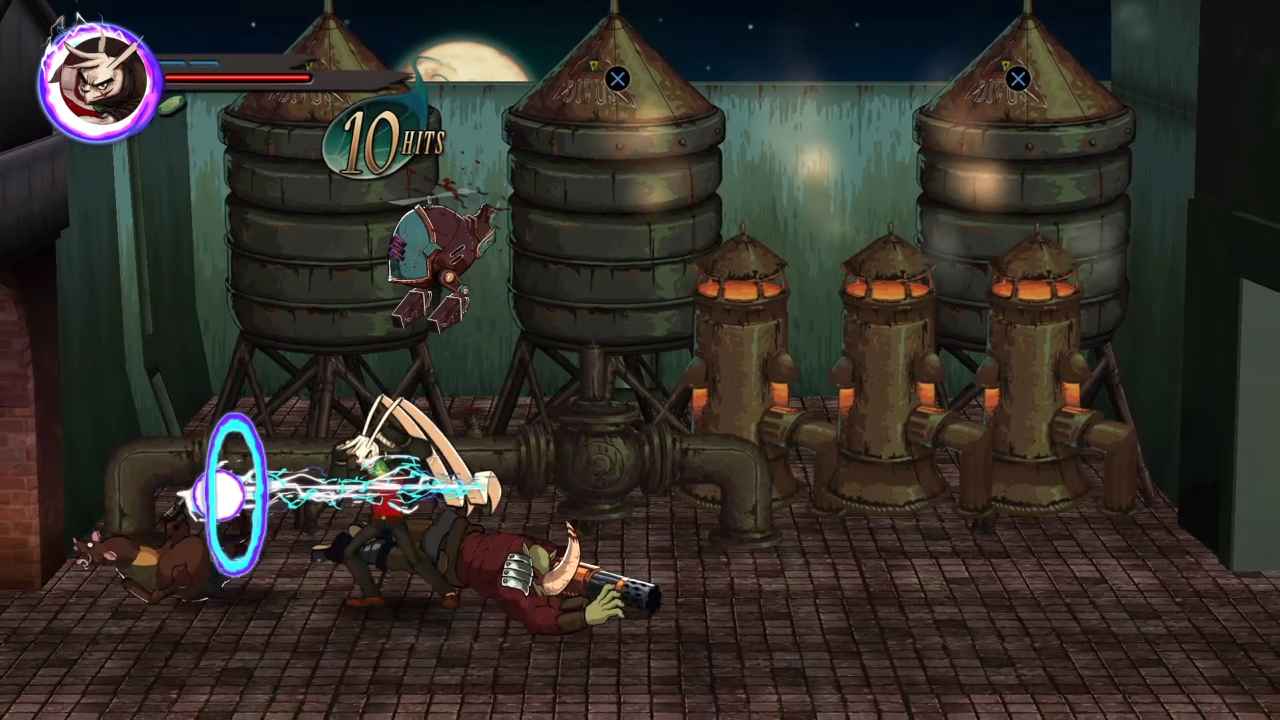Select the X button prompt on middle silo
1280x720 pixels.
[617, 79]
